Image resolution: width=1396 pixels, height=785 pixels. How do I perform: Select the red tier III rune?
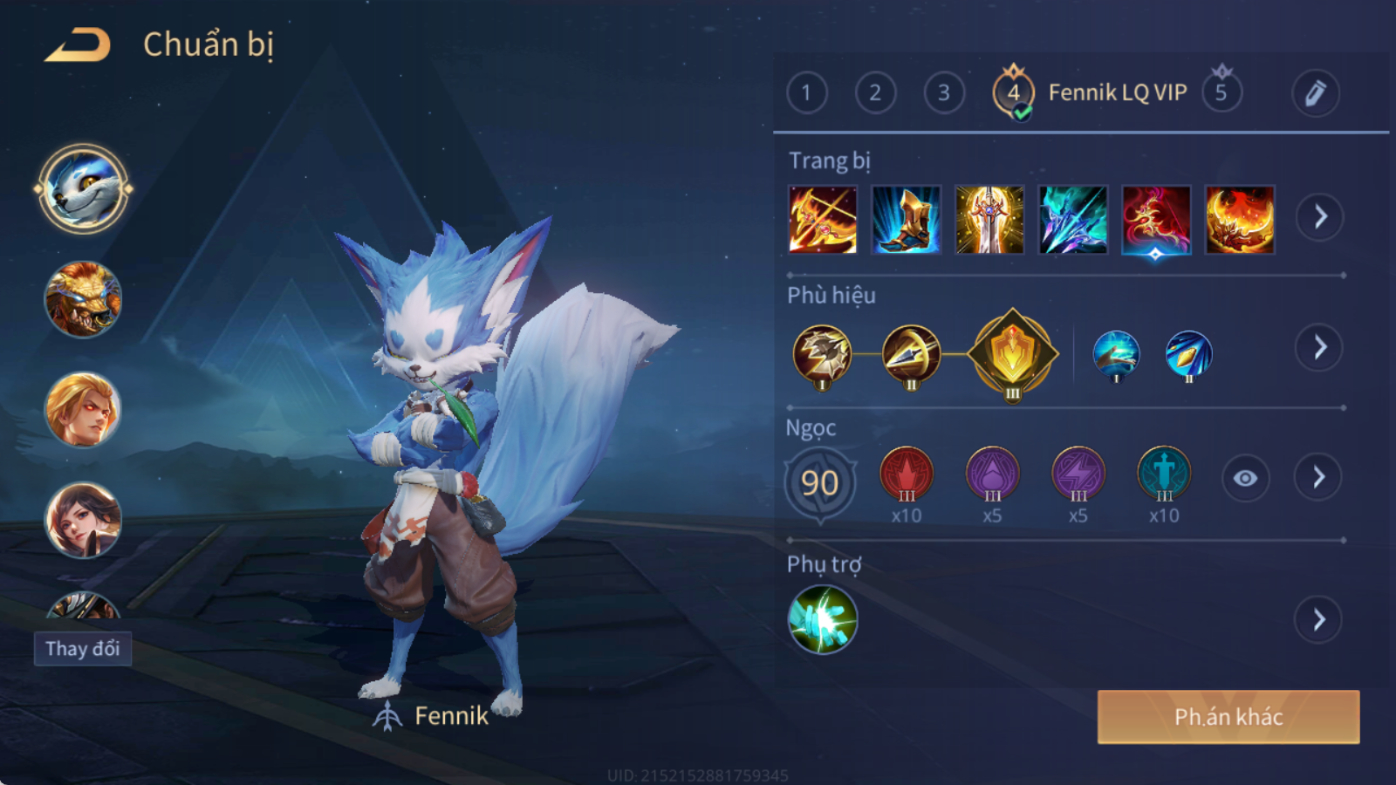[906, 474]
